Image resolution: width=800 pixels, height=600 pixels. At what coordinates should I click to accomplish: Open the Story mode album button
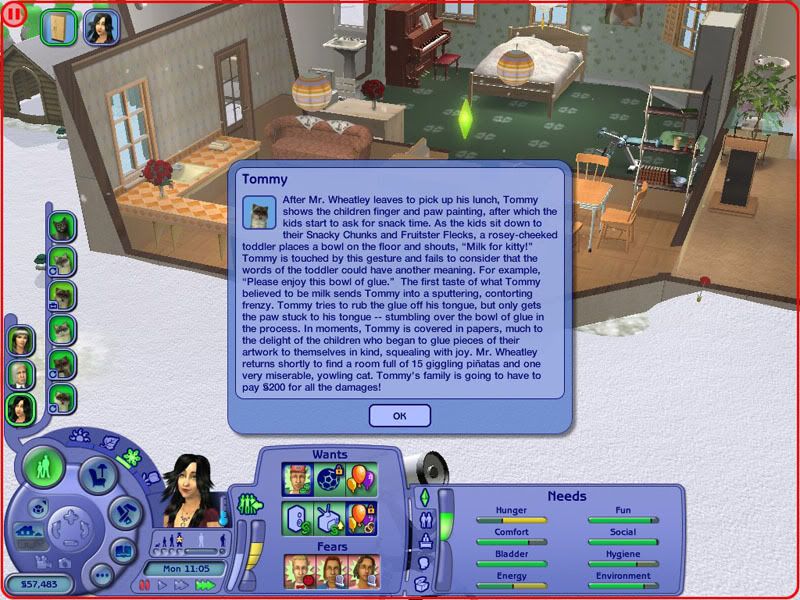[x=124, y=551]
